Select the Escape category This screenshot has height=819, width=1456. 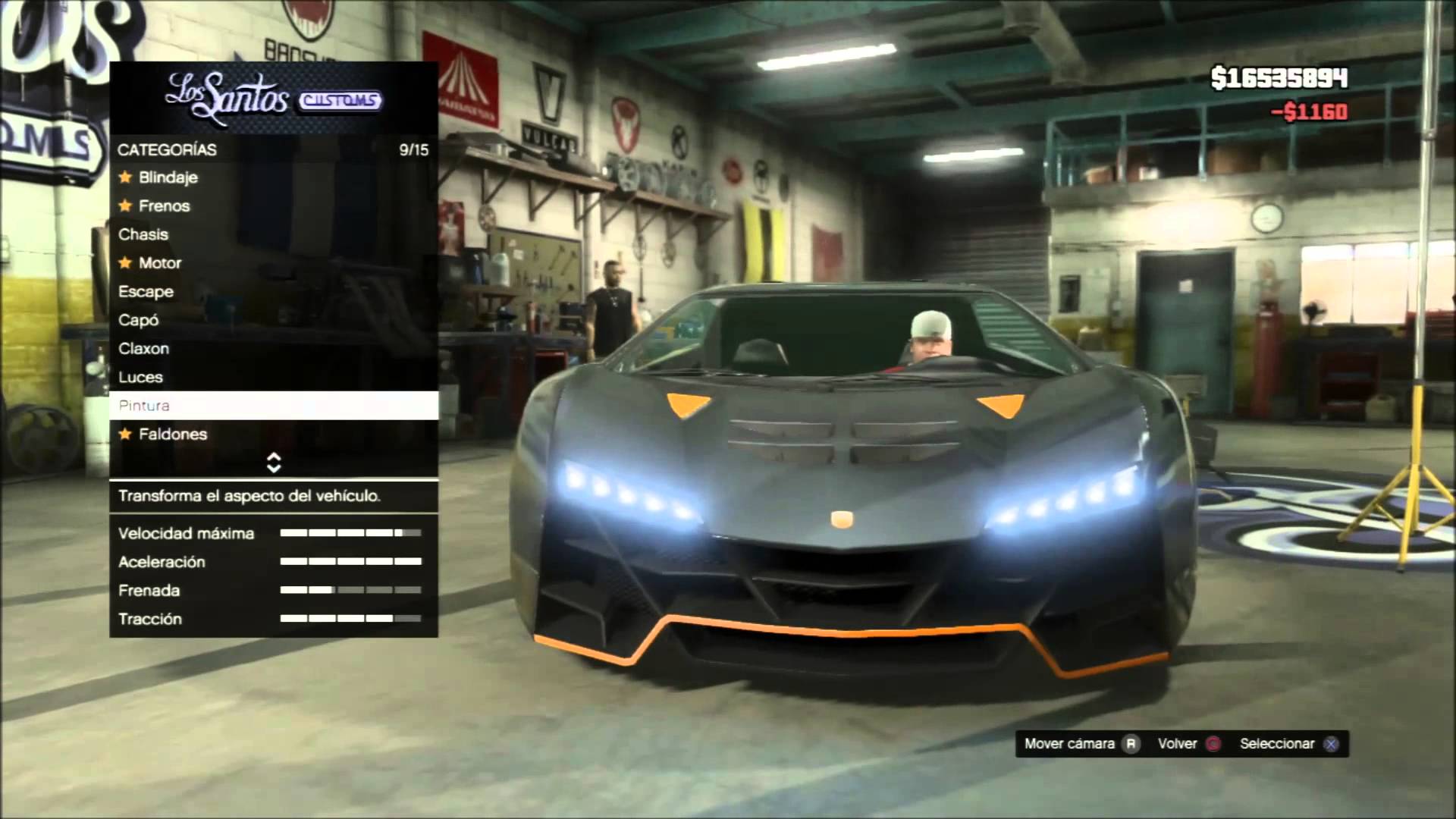146,292
